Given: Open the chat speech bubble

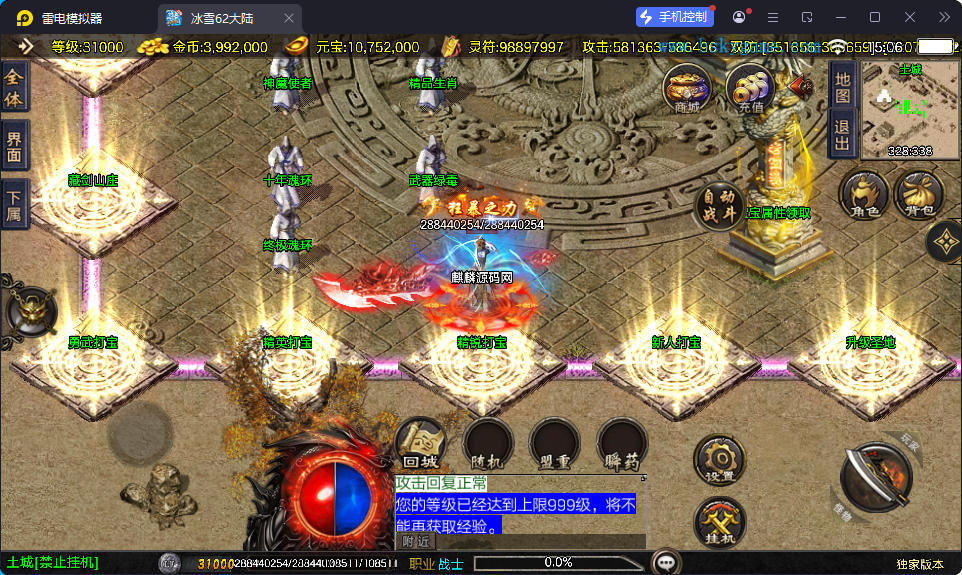Looking at the screenshot, I should pos(665,562).
